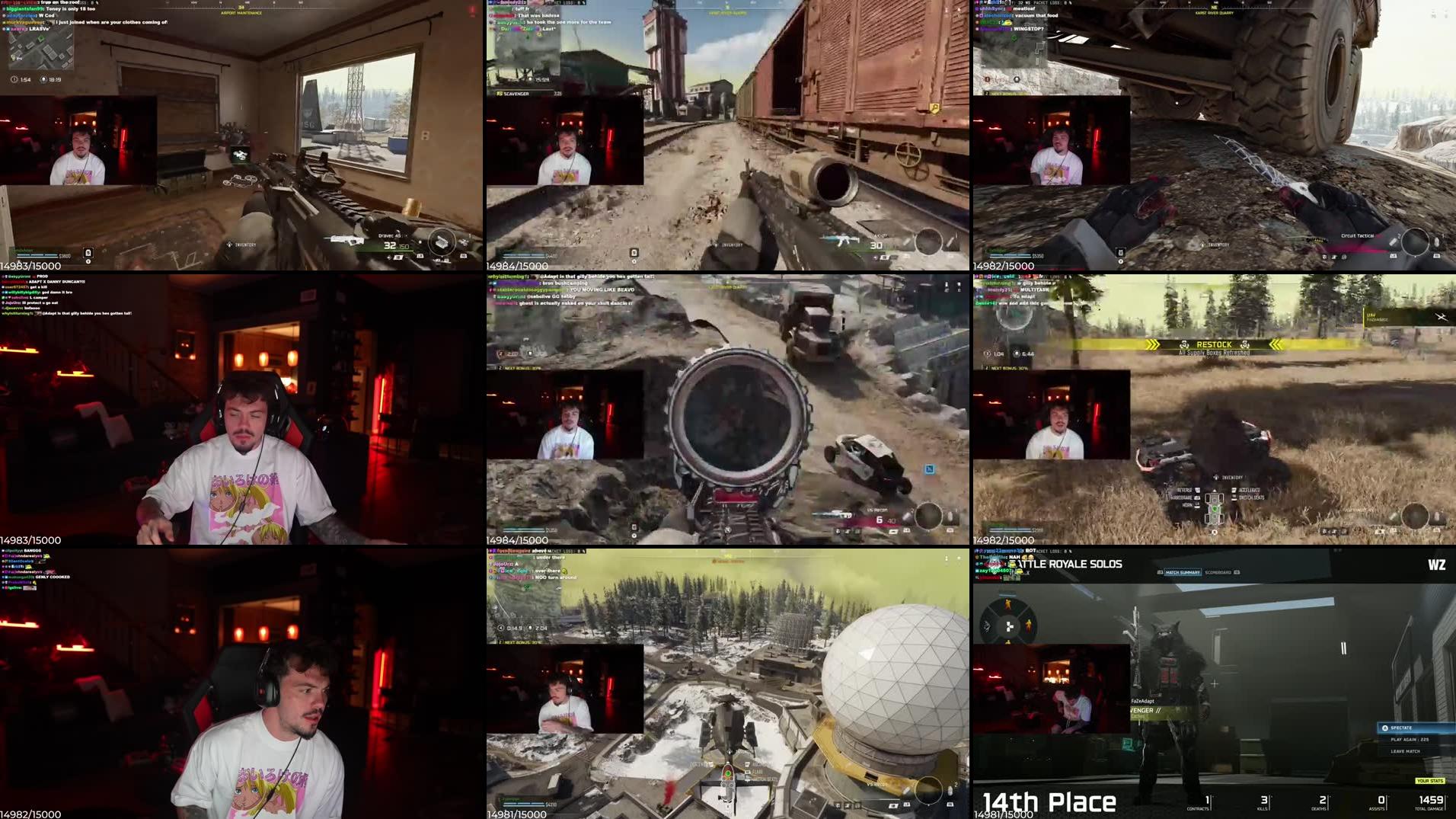The width and height of the screenshot is (1456, 819).
Task: Click the HANDBRAKE control icon
Action: [x=1196, y=497]
